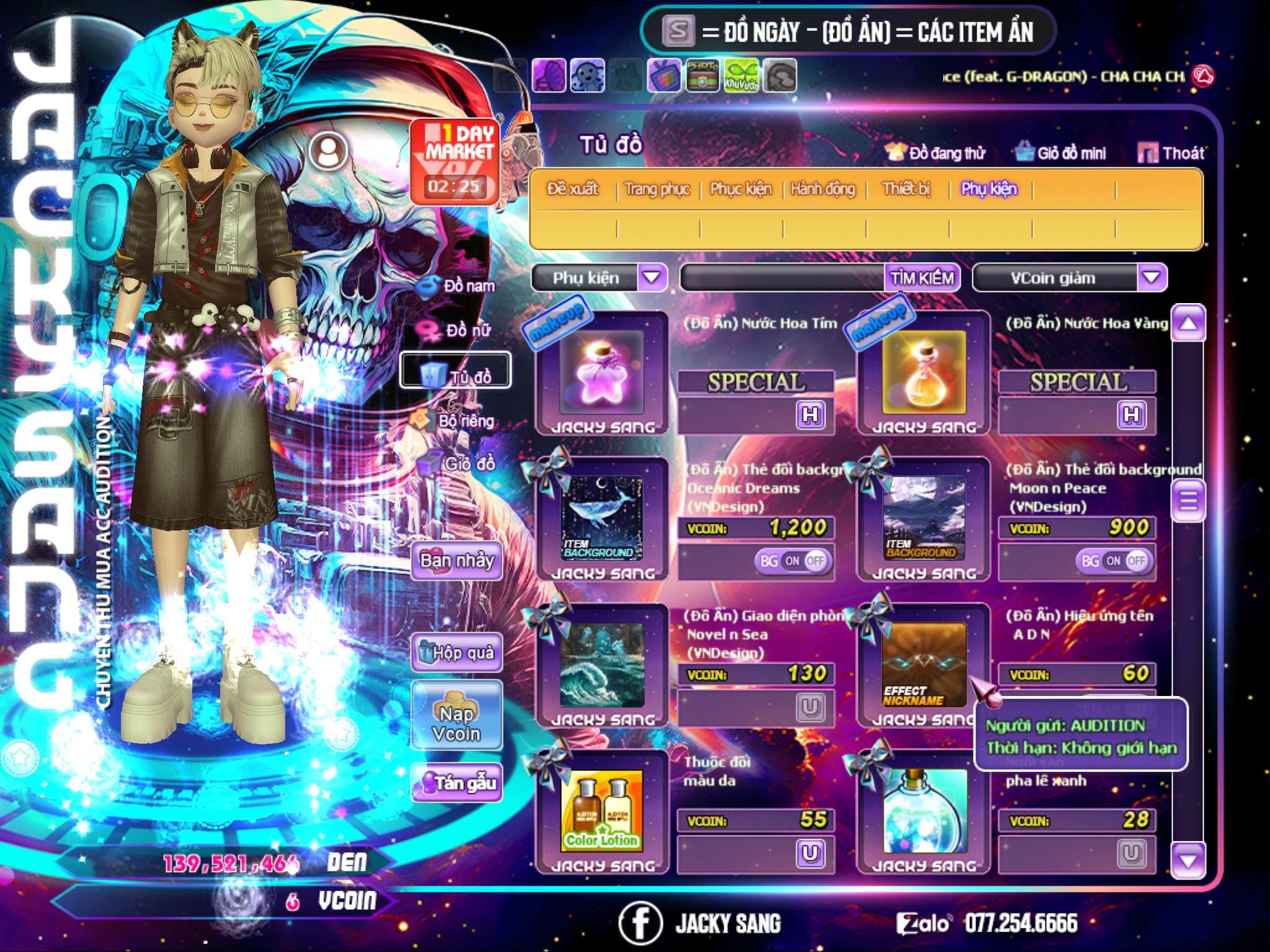The height and width of the screenshot is (952, 1270).
Task: Select the Hành động tab
Action: 822,188
